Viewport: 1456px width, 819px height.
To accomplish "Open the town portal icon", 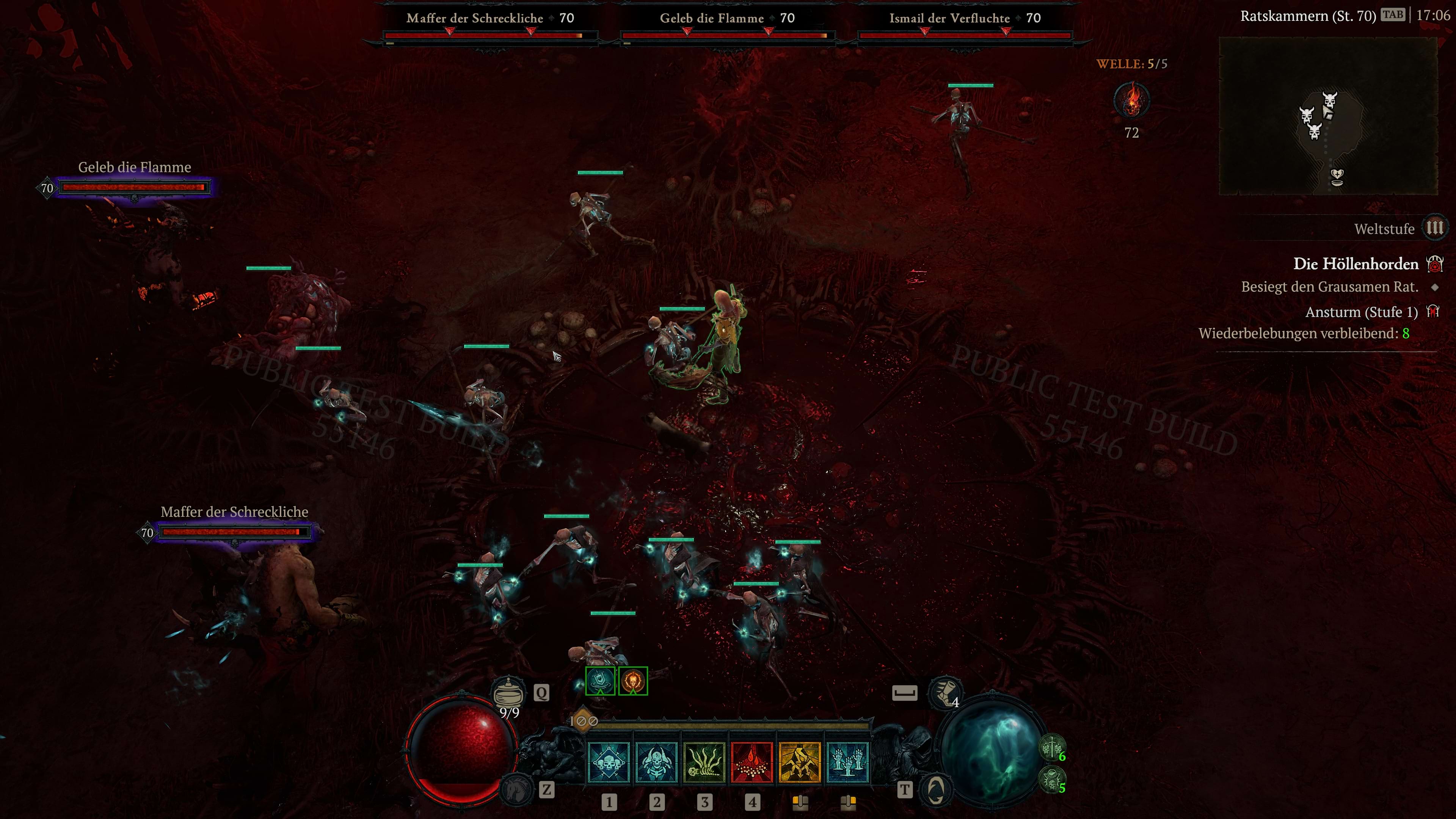I will coord(935,789).
